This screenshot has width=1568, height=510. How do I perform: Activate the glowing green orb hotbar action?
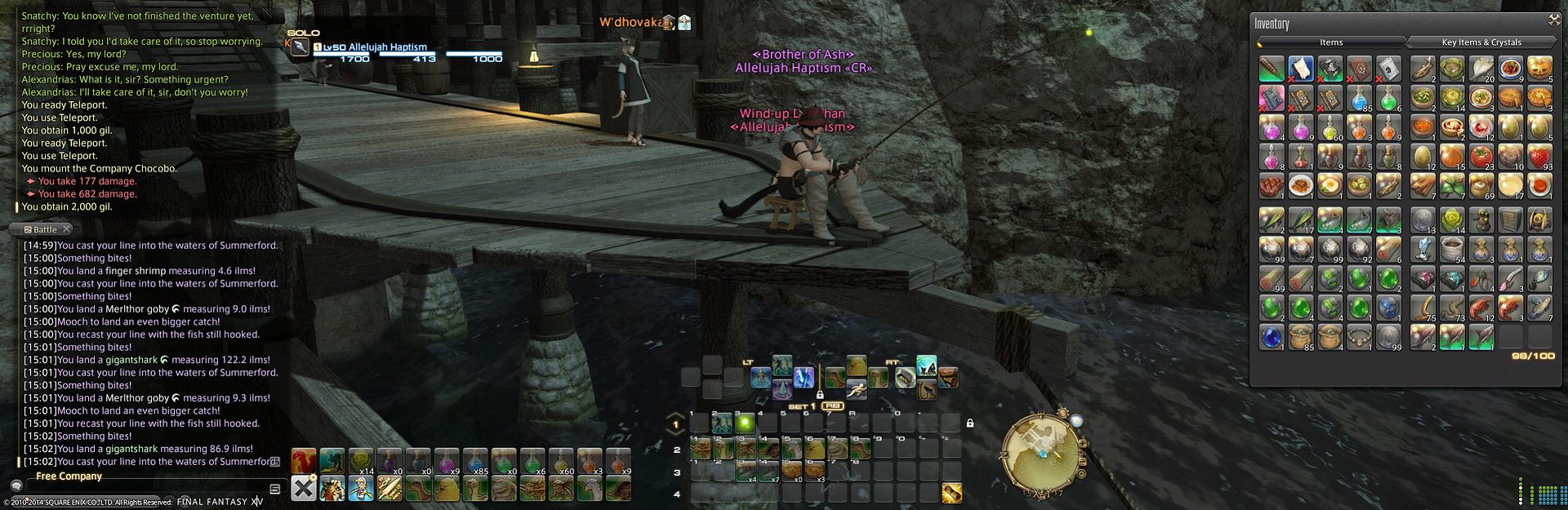tap(744, 423)
